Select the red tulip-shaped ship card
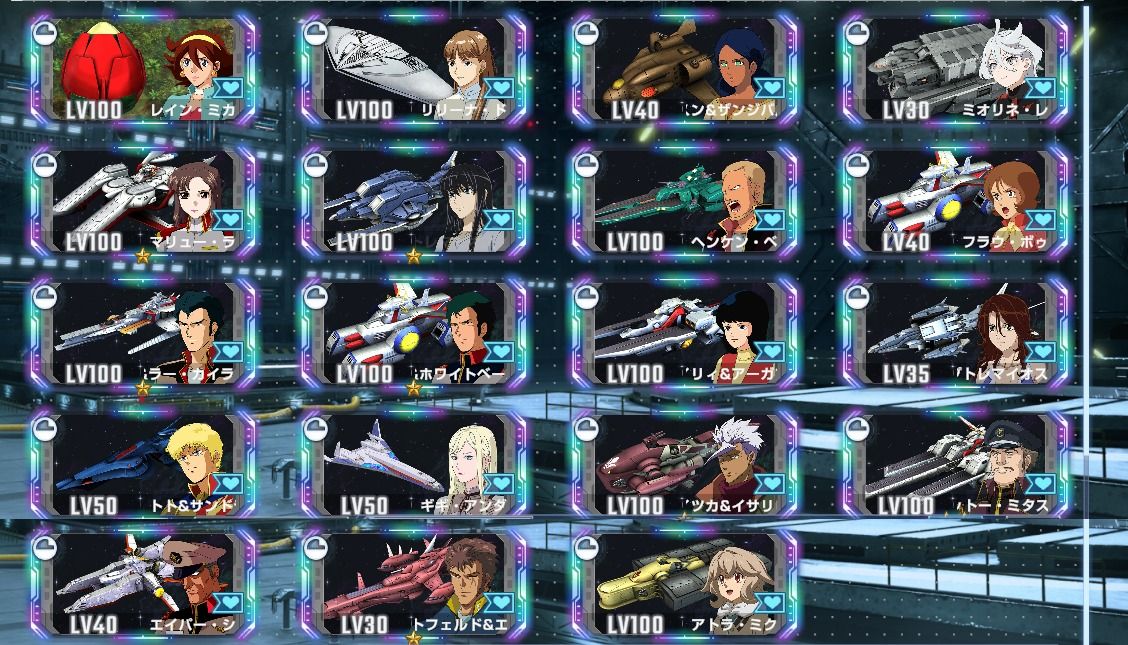 [x=143, y=70]
